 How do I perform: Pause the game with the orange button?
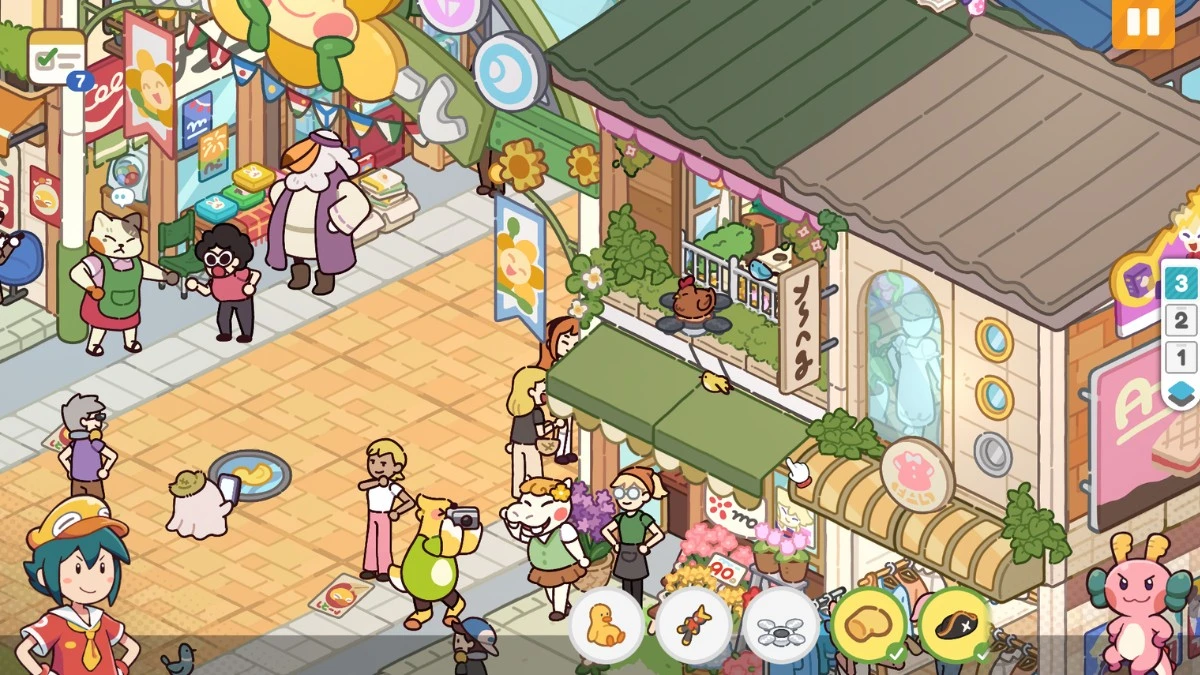(x=1143, y=23)
